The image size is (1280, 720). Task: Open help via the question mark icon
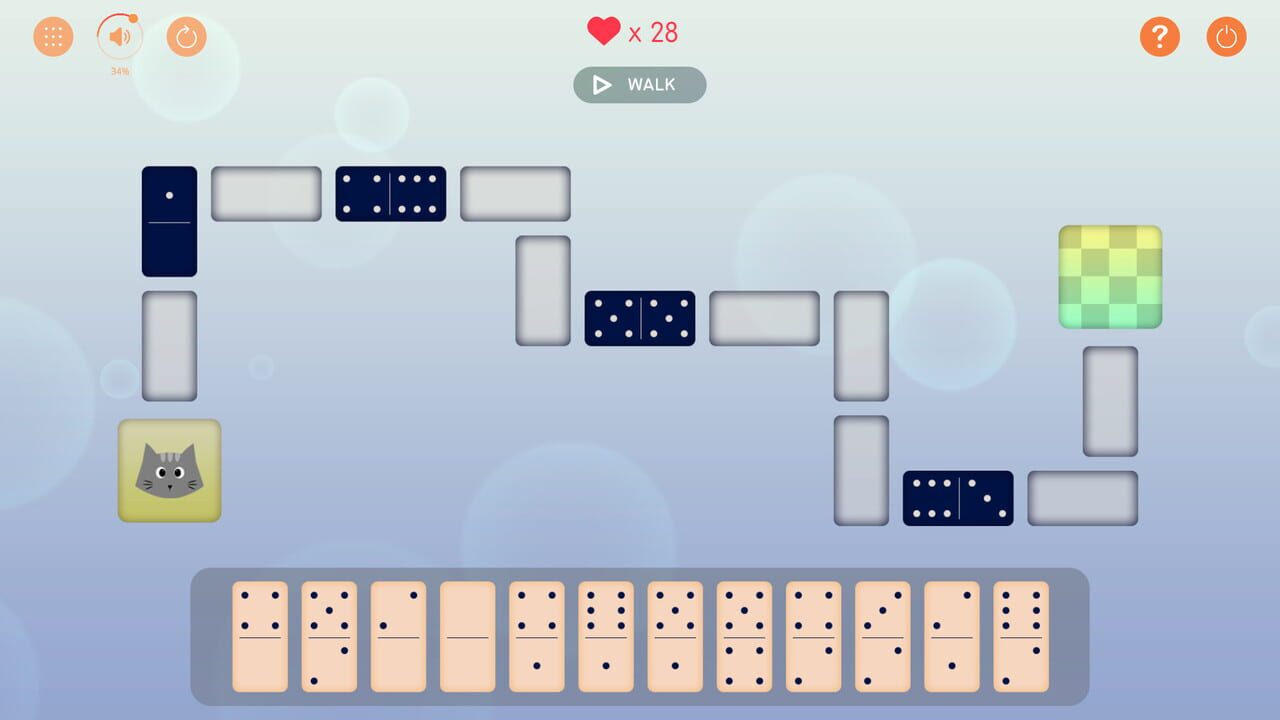point(1160,36)
